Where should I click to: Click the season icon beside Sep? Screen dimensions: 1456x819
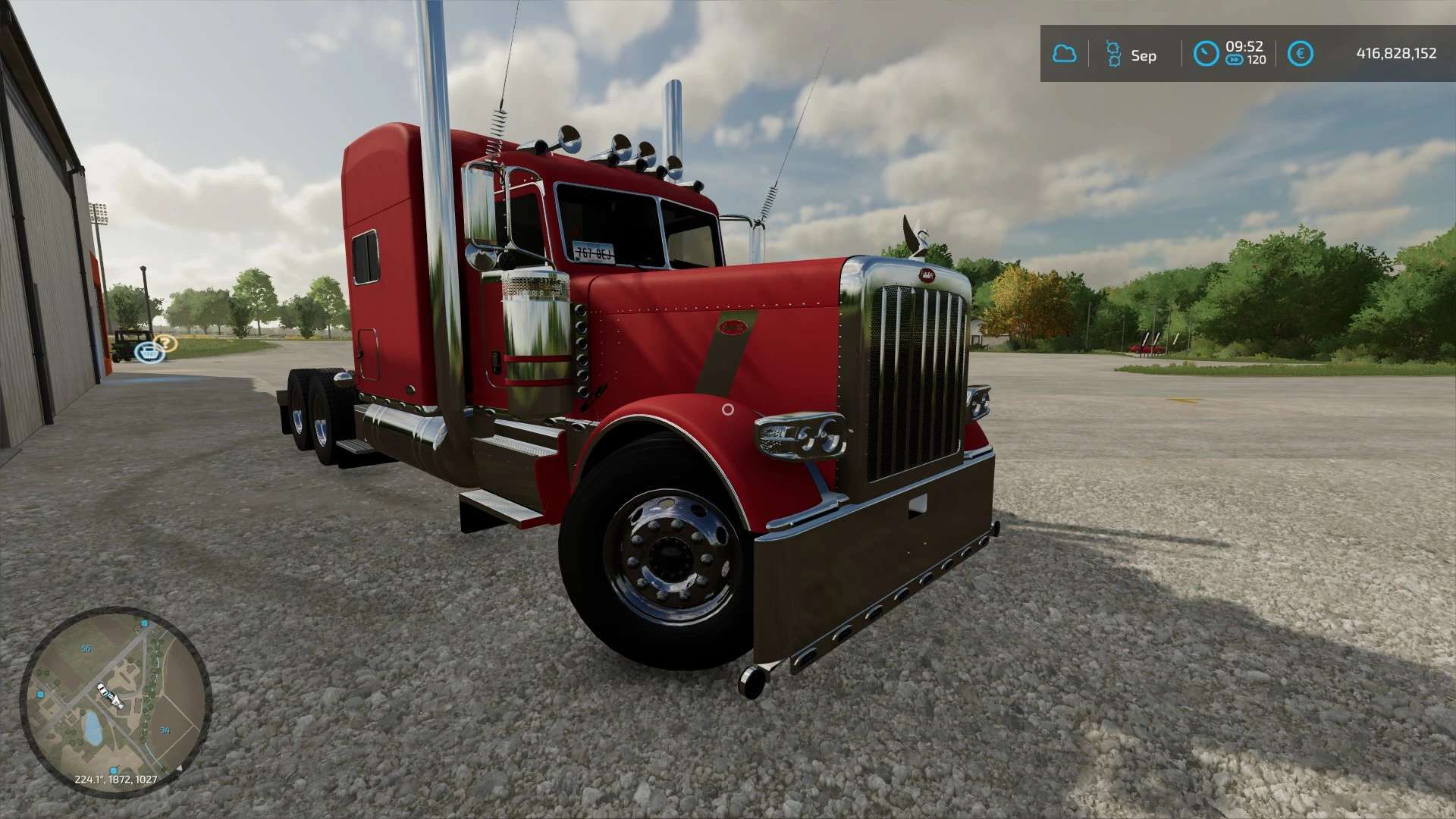pos(1112,54)
